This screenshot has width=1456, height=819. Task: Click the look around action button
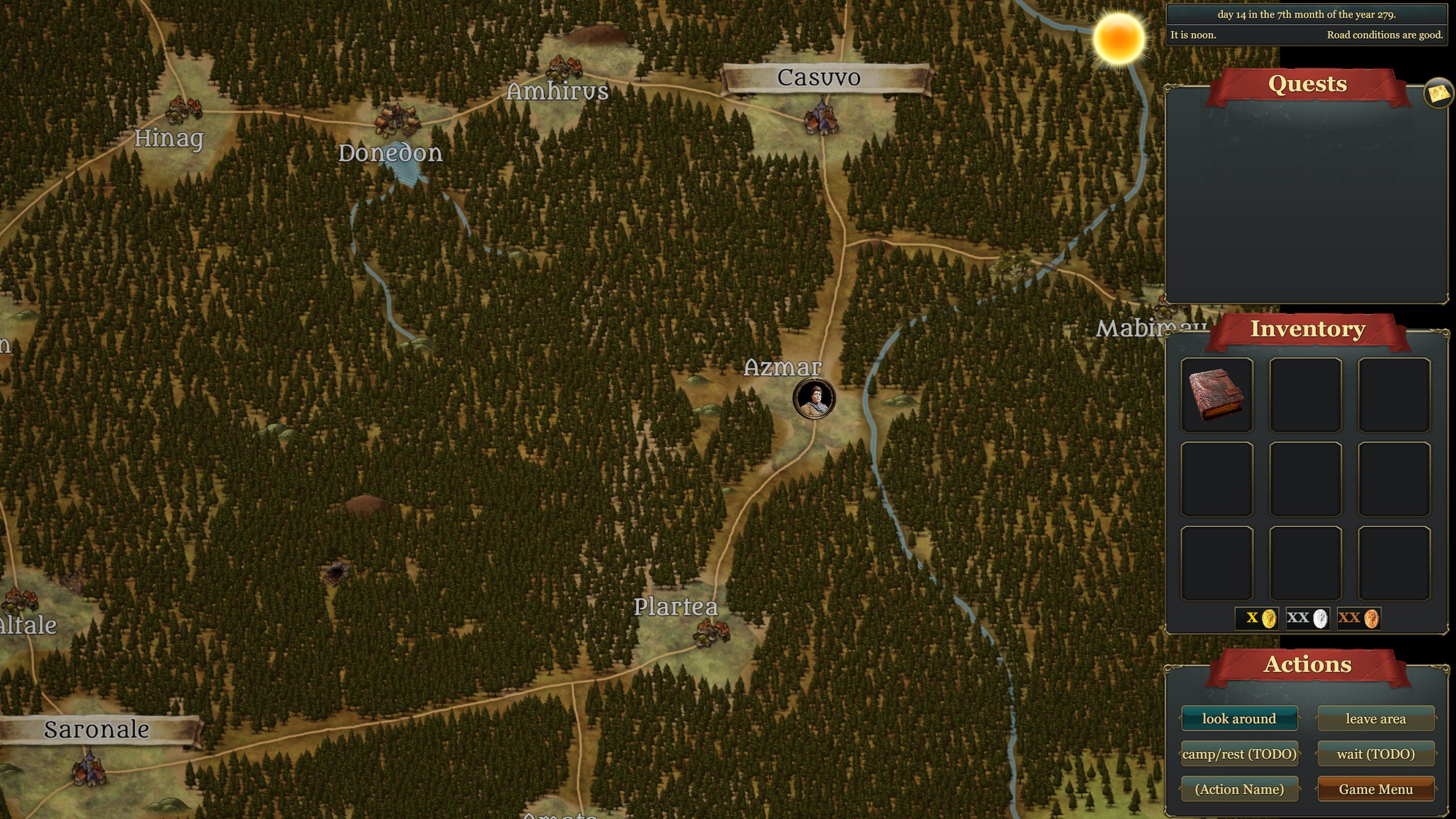(x=1239, y=718)
